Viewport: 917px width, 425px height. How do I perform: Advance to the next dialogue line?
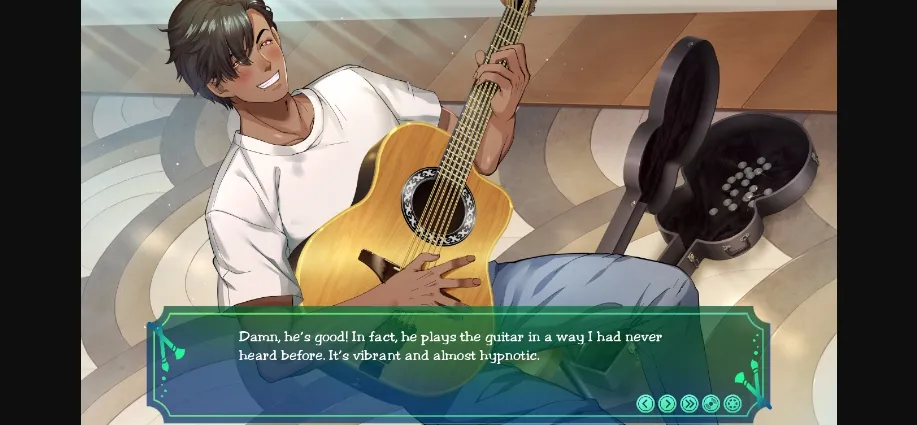[667, 403]
